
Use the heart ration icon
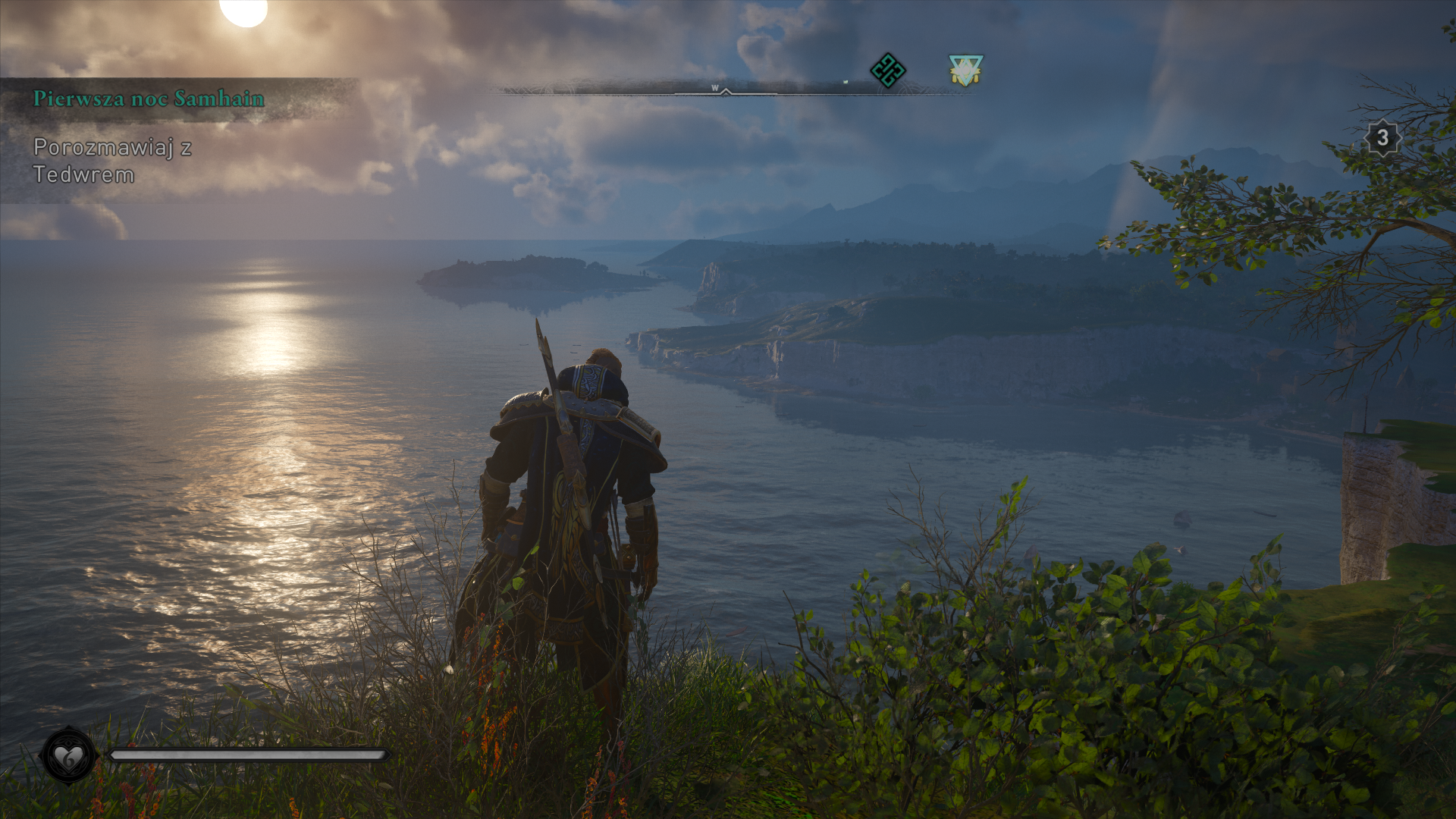[x=69, y=755]
